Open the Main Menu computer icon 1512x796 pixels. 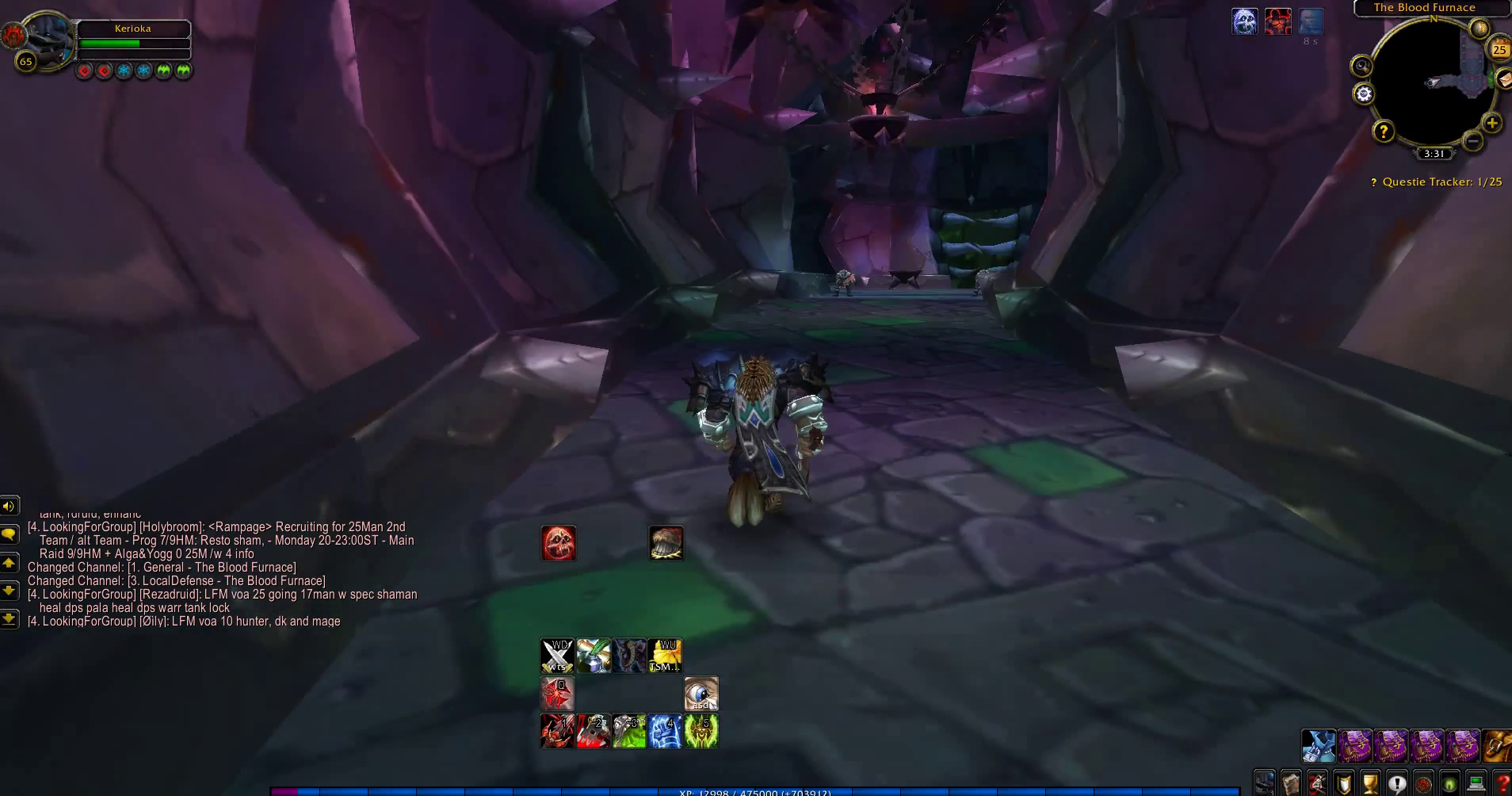tap(1477, 783)
